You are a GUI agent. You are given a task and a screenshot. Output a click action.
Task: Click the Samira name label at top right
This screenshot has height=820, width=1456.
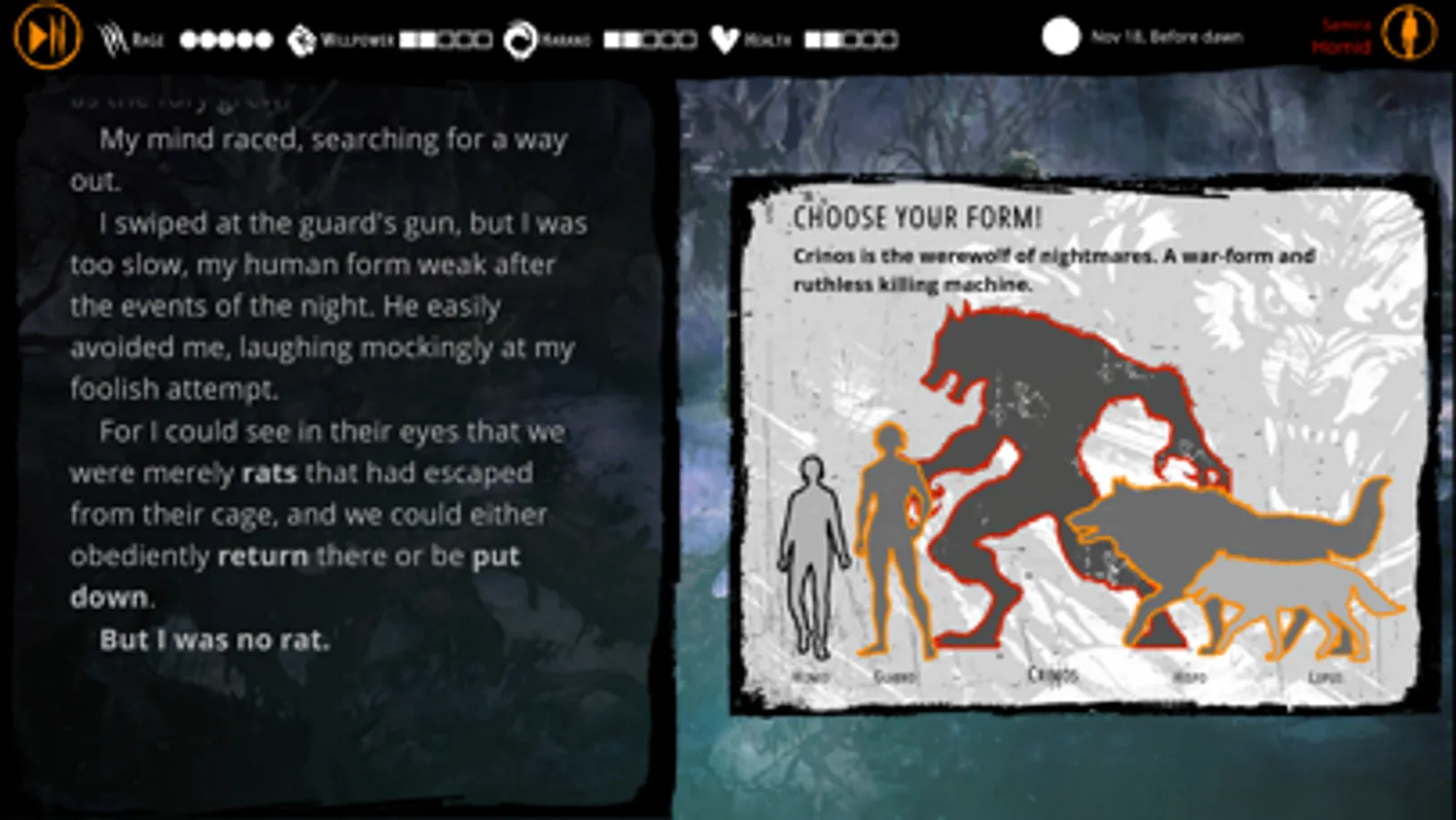click(x=1344, y=25)
